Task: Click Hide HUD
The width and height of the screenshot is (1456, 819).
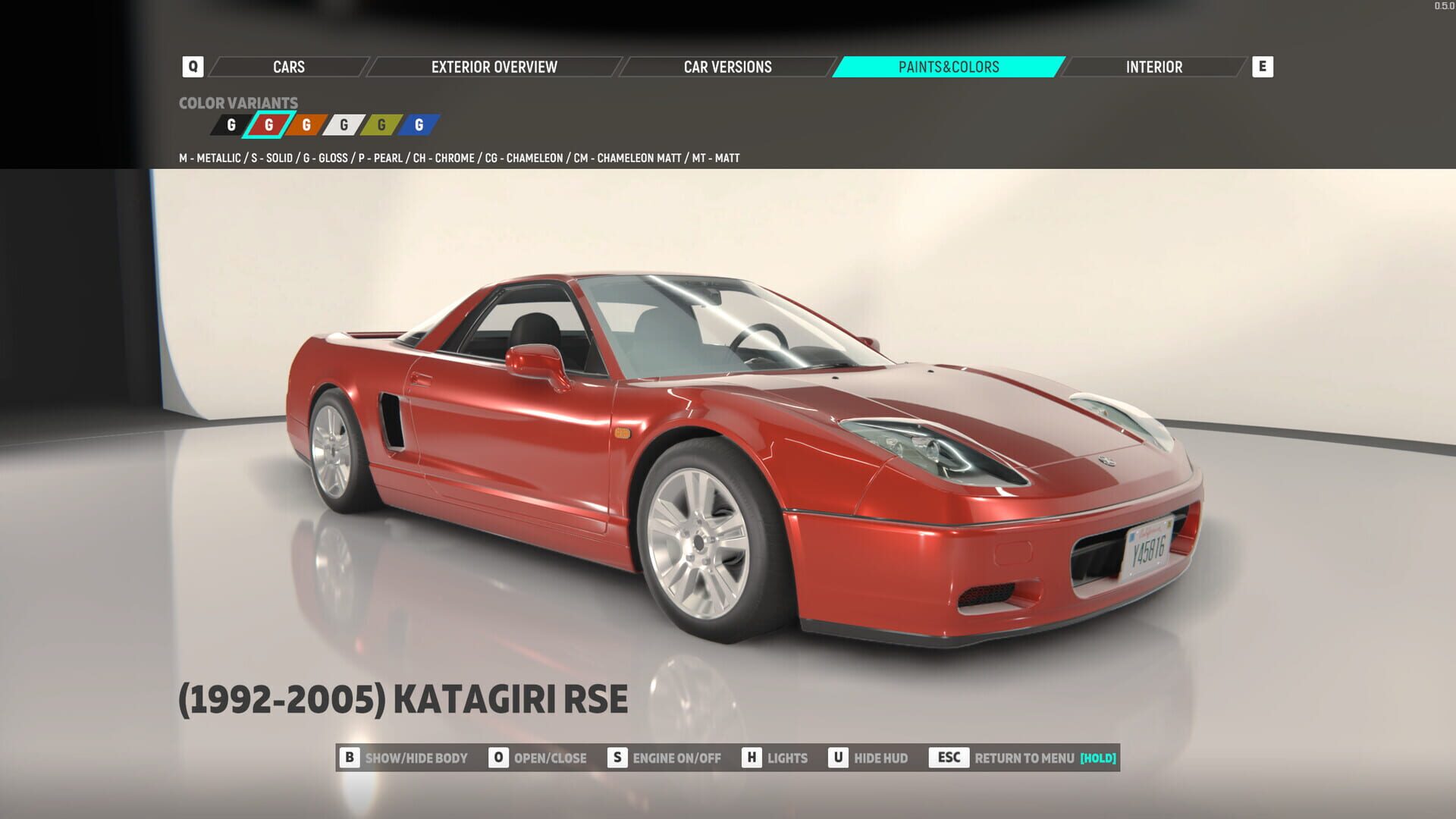Action: pyautogui.click(x=869, y=758)
